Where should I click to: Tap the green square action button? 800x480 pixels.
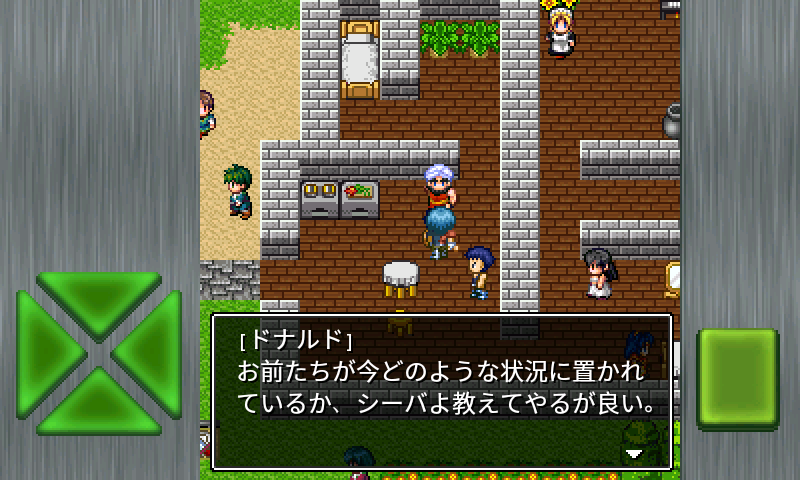[x=737, y=378]
